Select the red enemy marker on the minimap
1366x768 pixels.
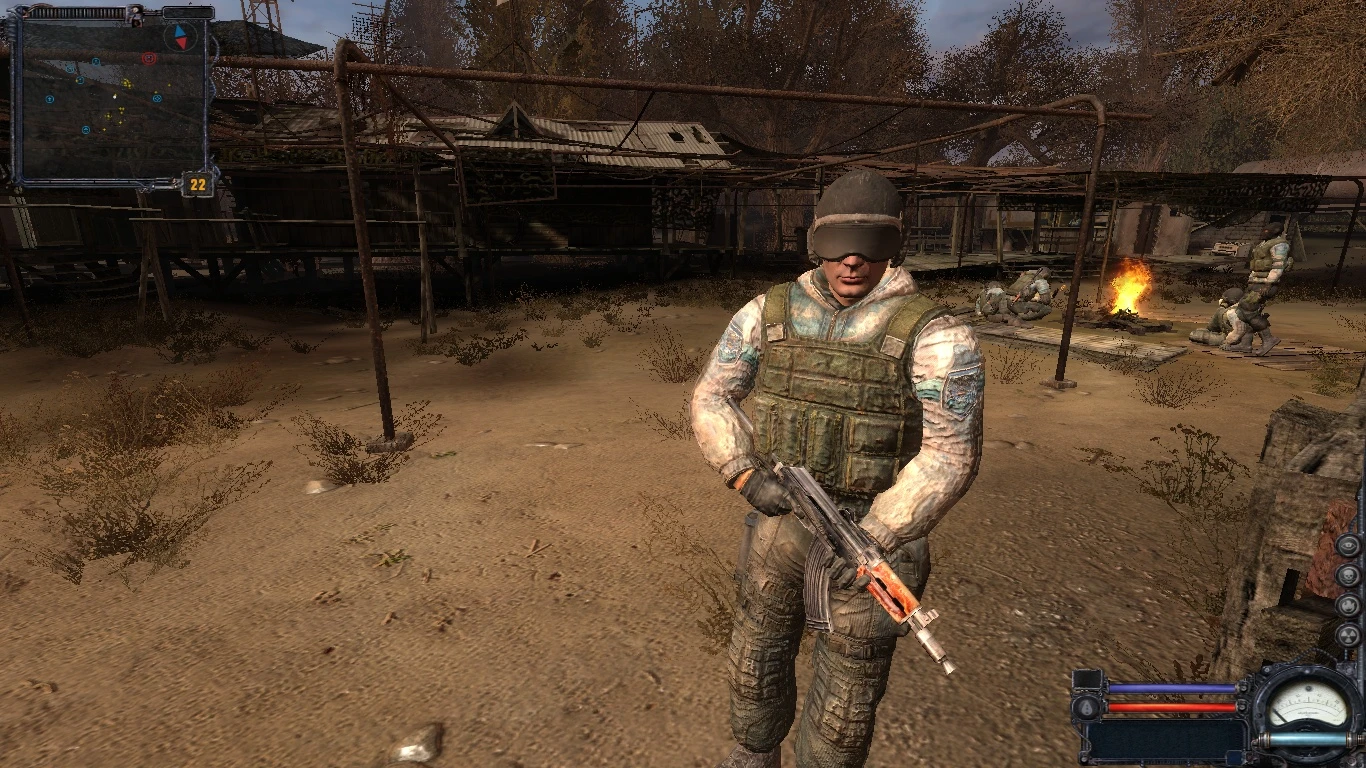click(x=149, y=59)
